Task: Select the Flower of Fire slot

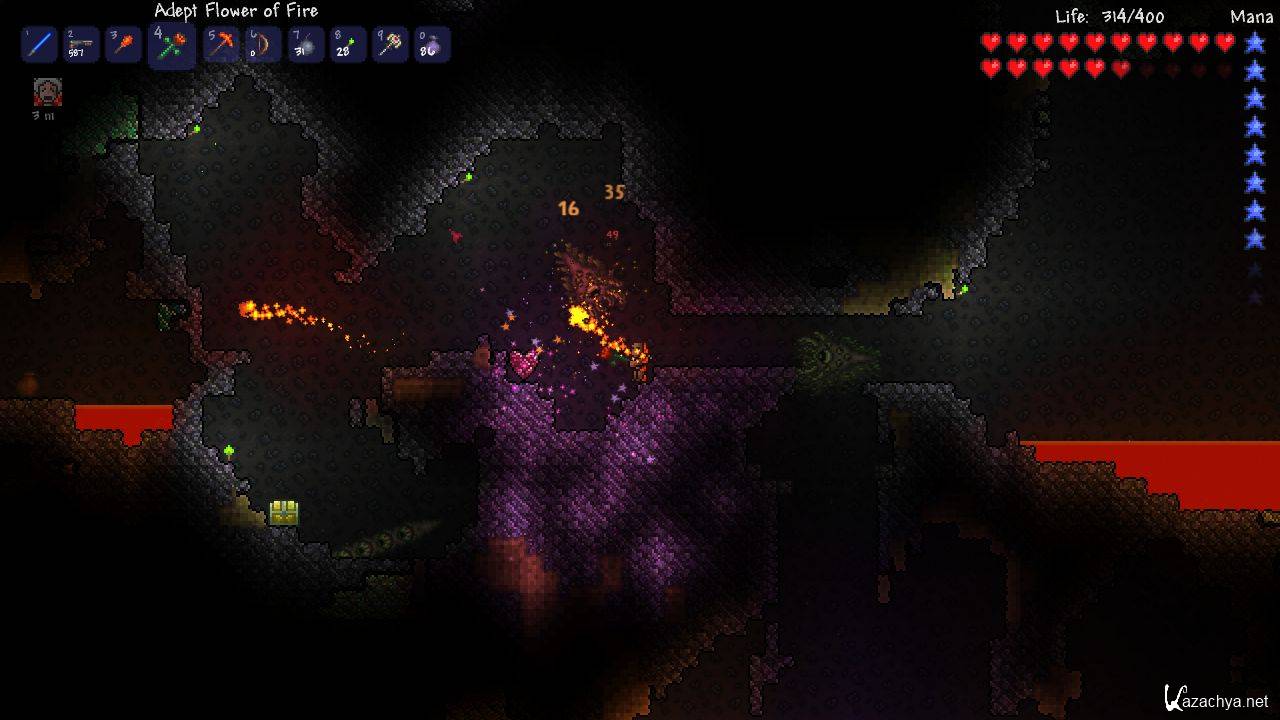Action: (171, 46)
